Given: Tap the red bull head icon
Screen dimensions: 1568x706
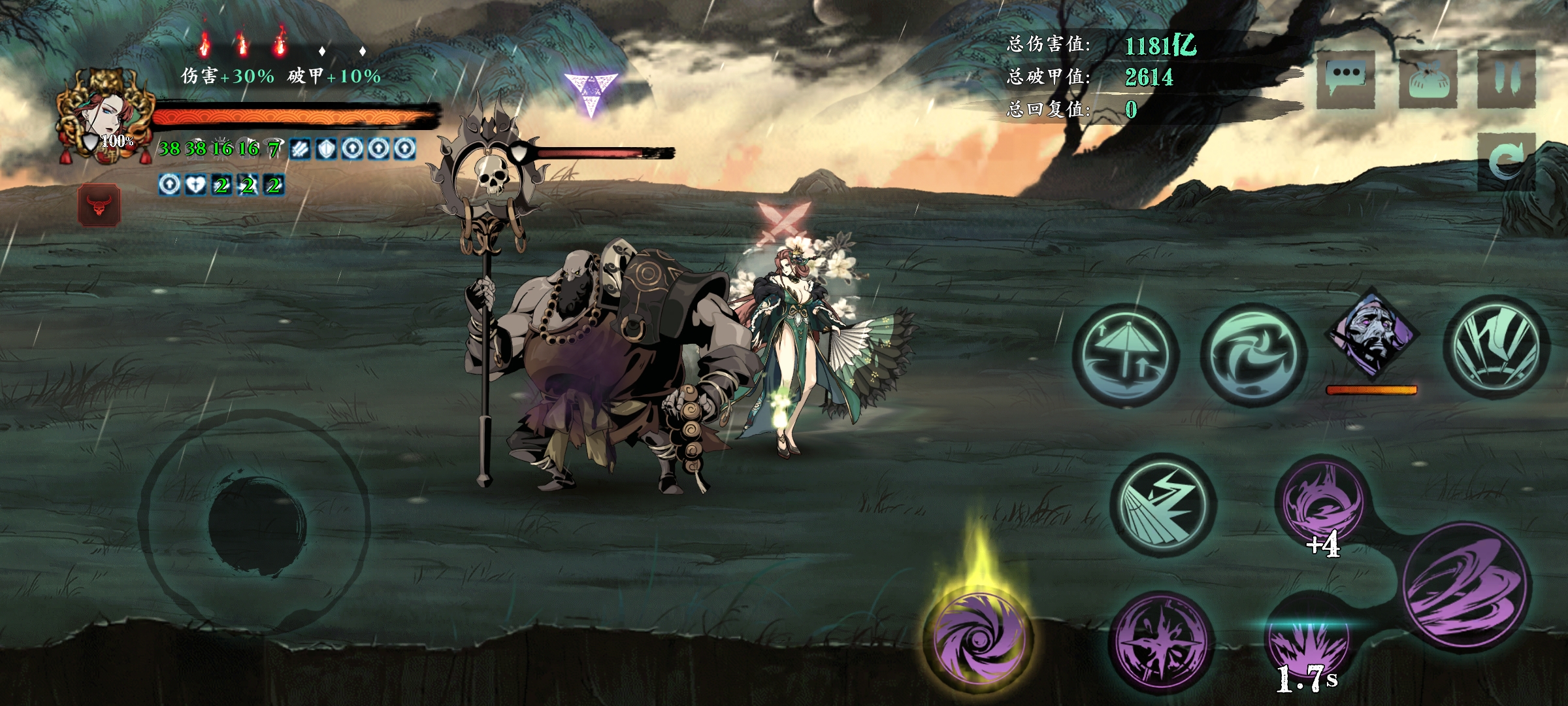Looking at the screenshot, I should click(x=99, y=205).
